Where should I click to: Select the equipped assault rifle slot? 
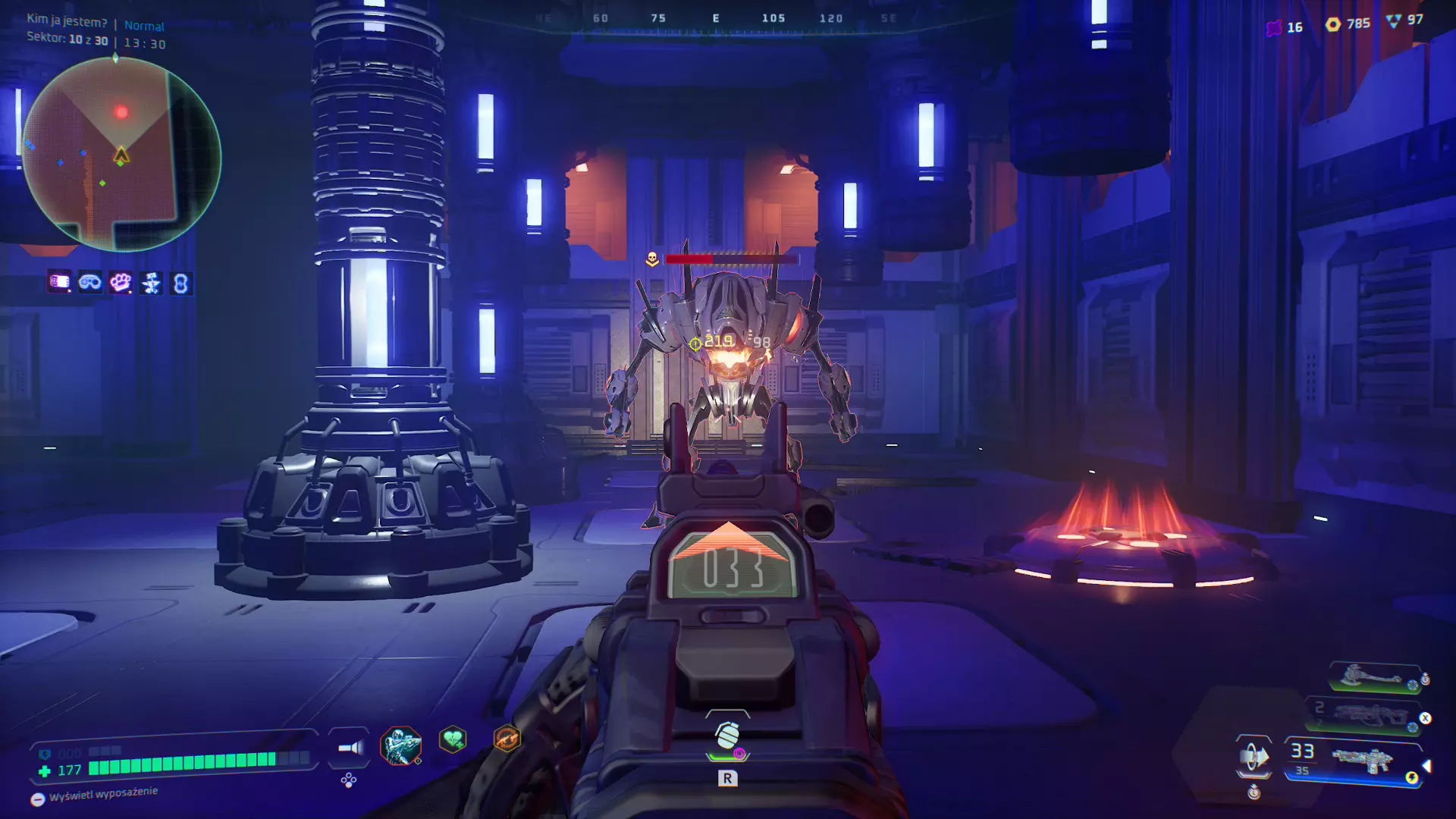(x=1361, y=760)
